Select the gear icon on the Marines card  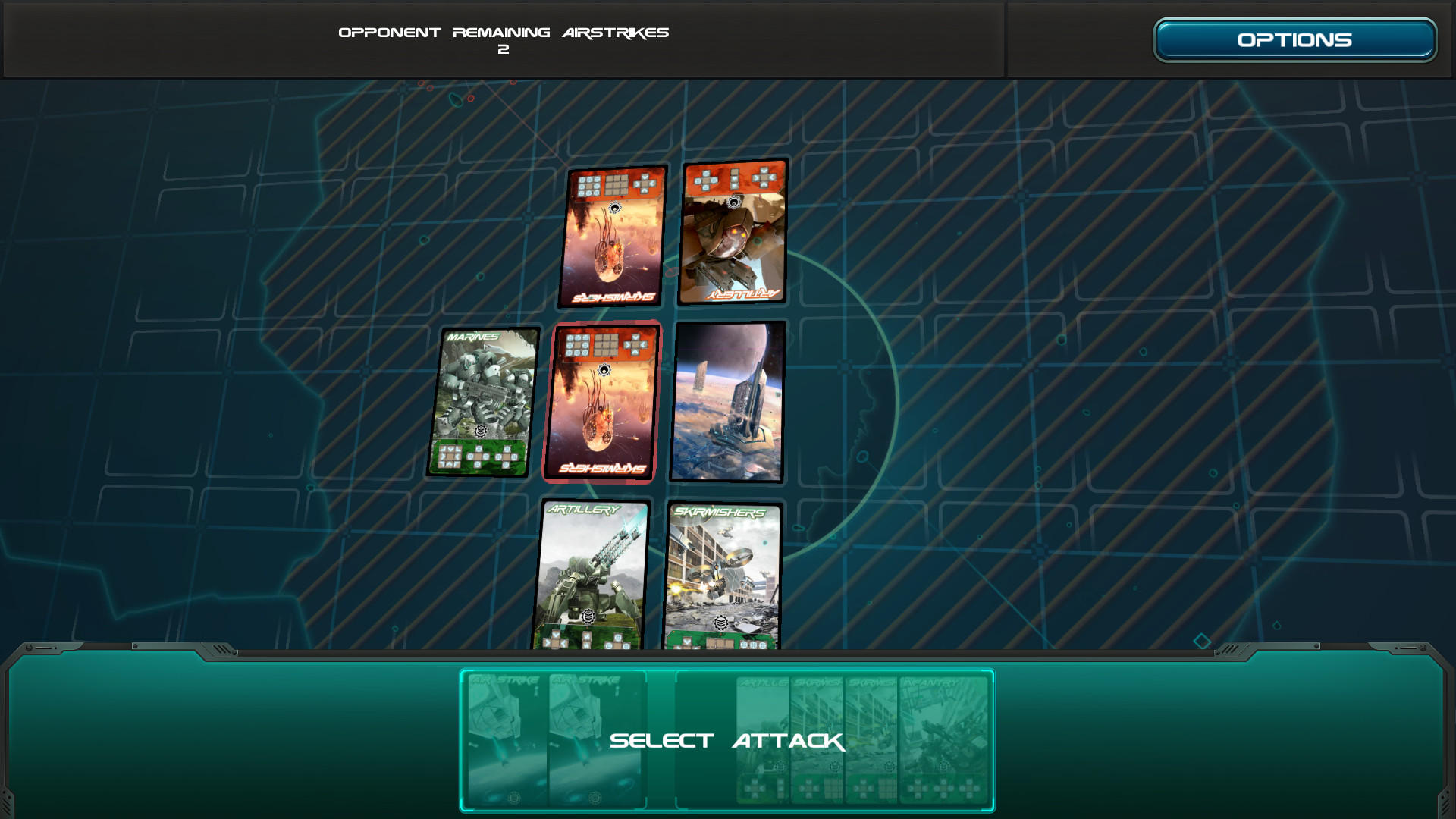point(482,431)
